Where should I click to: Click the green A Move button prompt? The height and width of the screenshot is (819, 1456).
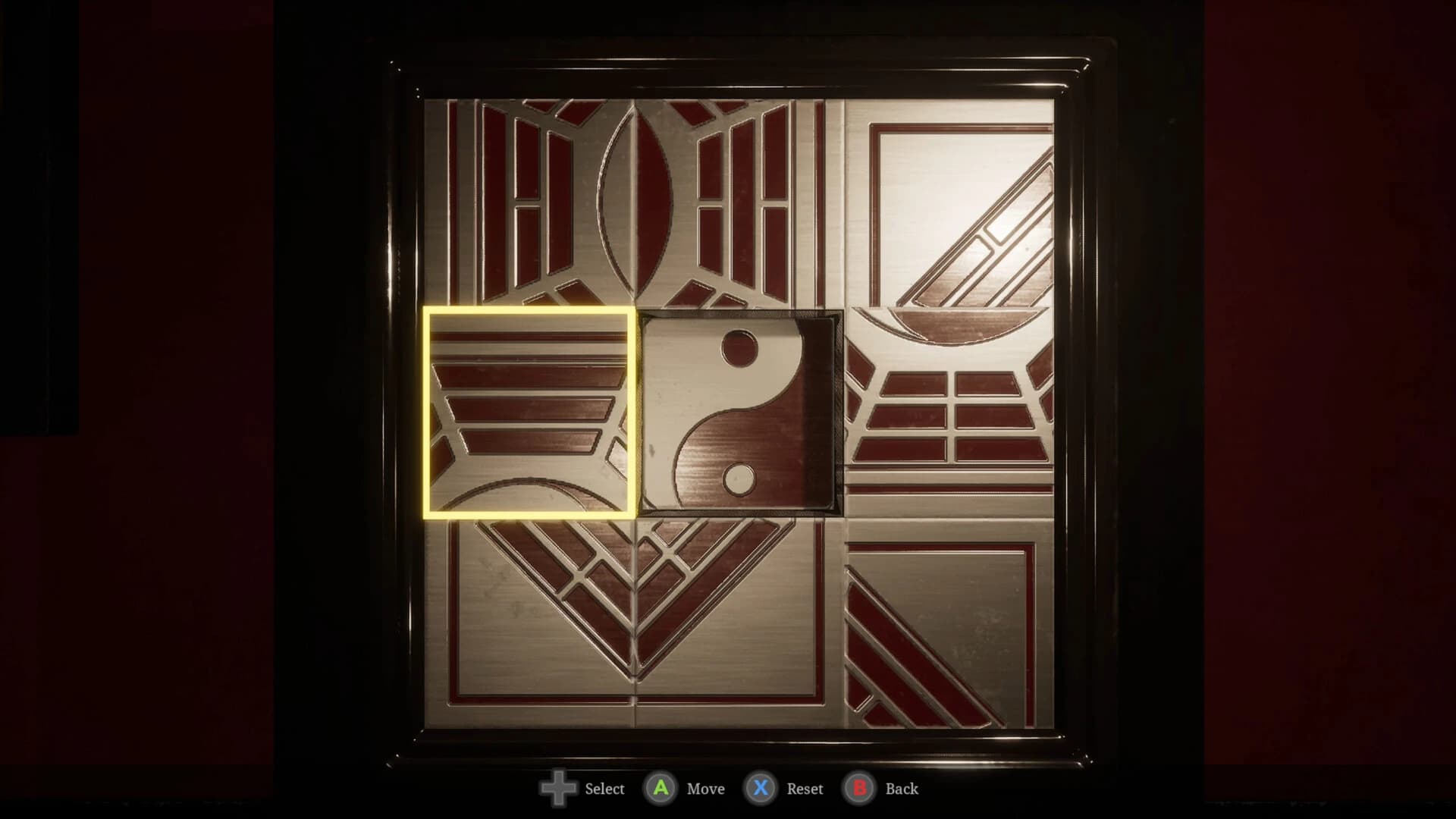[x=661, y=789]
